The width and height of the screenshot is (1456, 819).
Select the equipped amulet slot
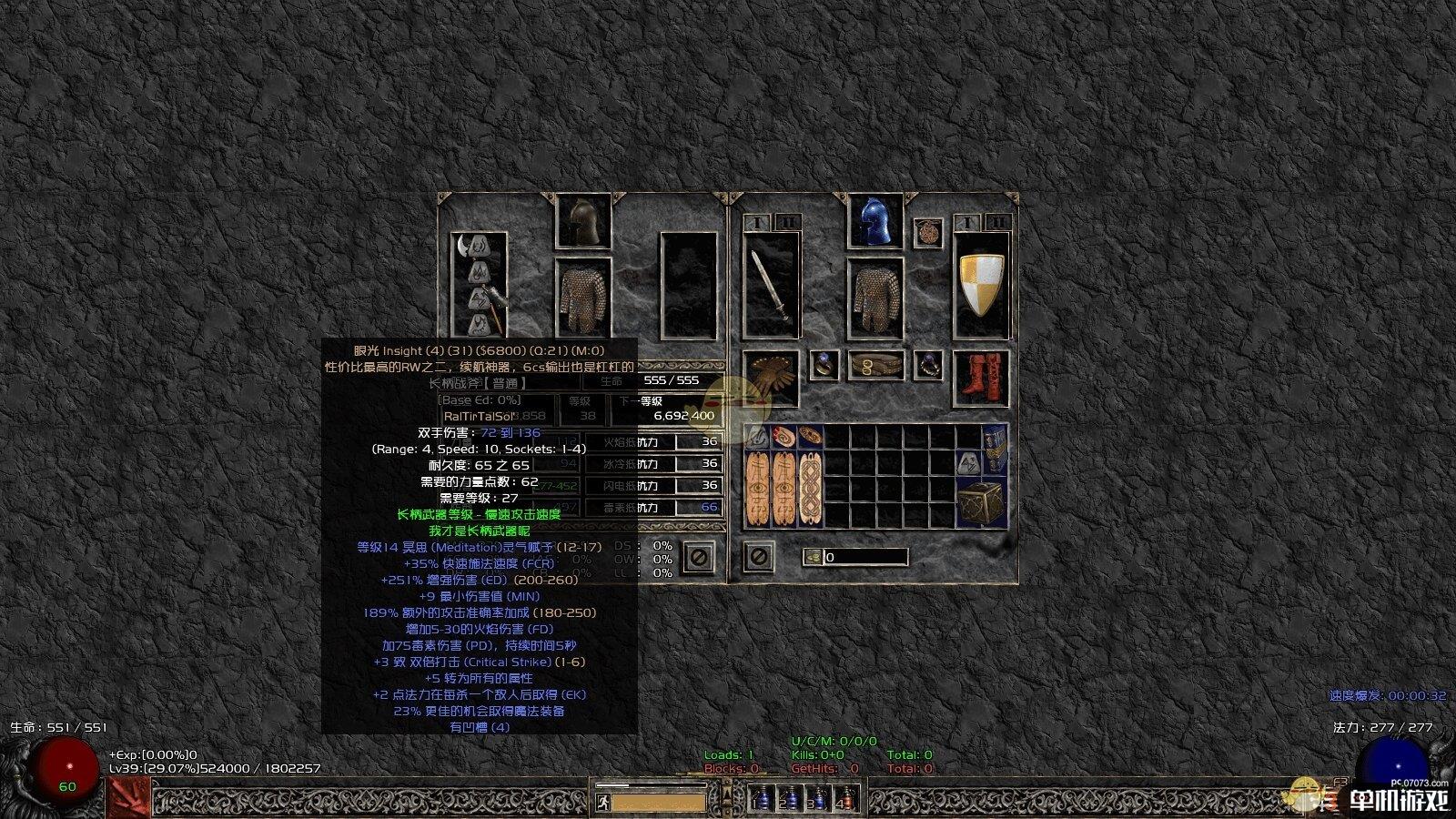[x=928, y=231]
